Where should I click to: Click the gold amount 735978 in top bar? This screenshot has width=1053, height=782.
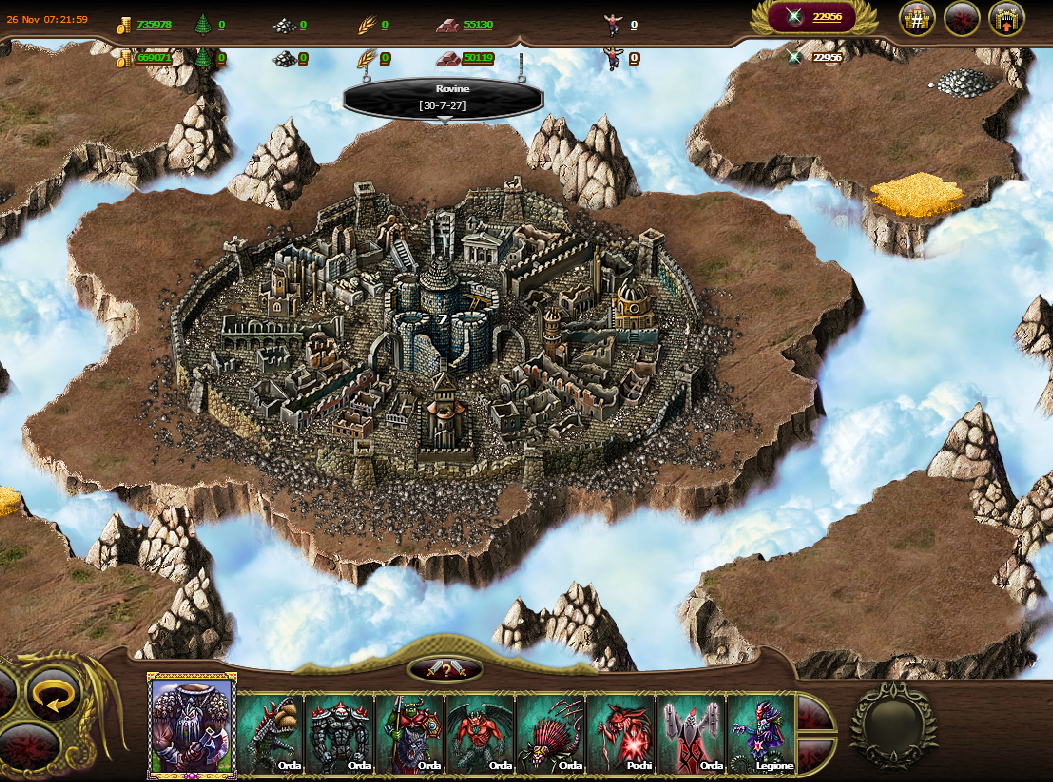point(153,24)
